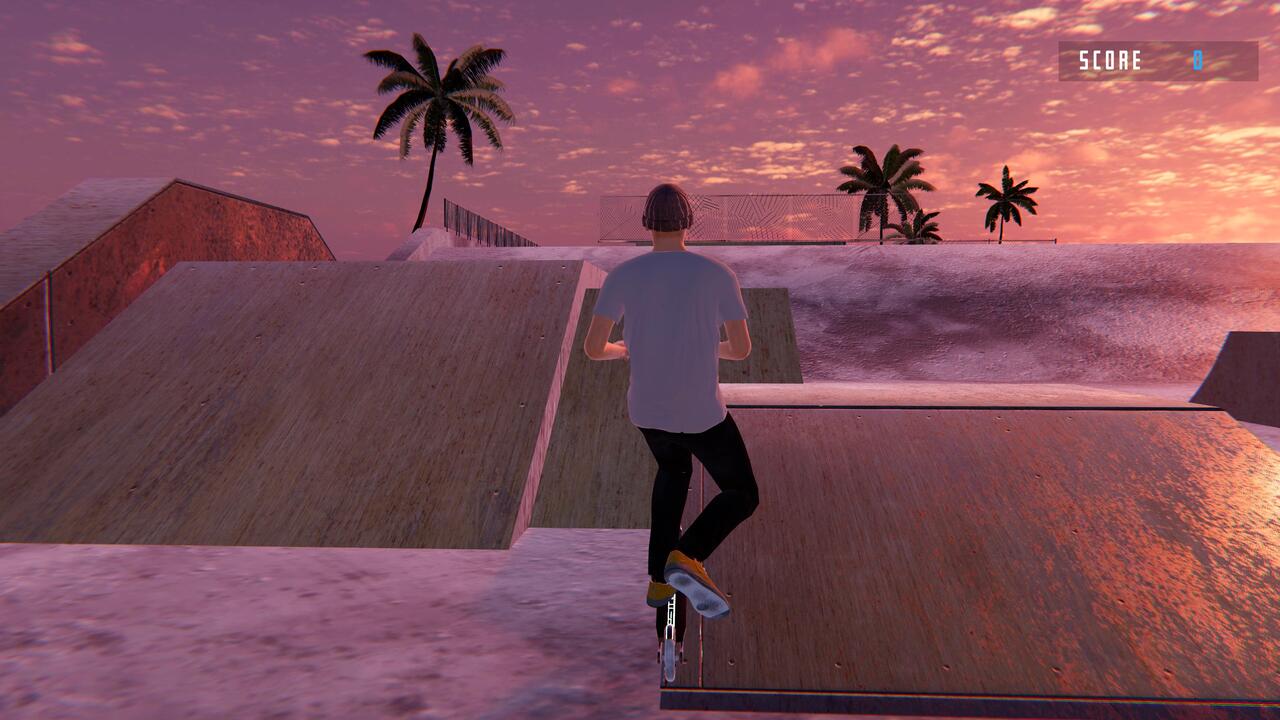Click the pair of palm trees on the right
Image resolution: width=1280 pixels, height=720 pixels.
[885, 190]
